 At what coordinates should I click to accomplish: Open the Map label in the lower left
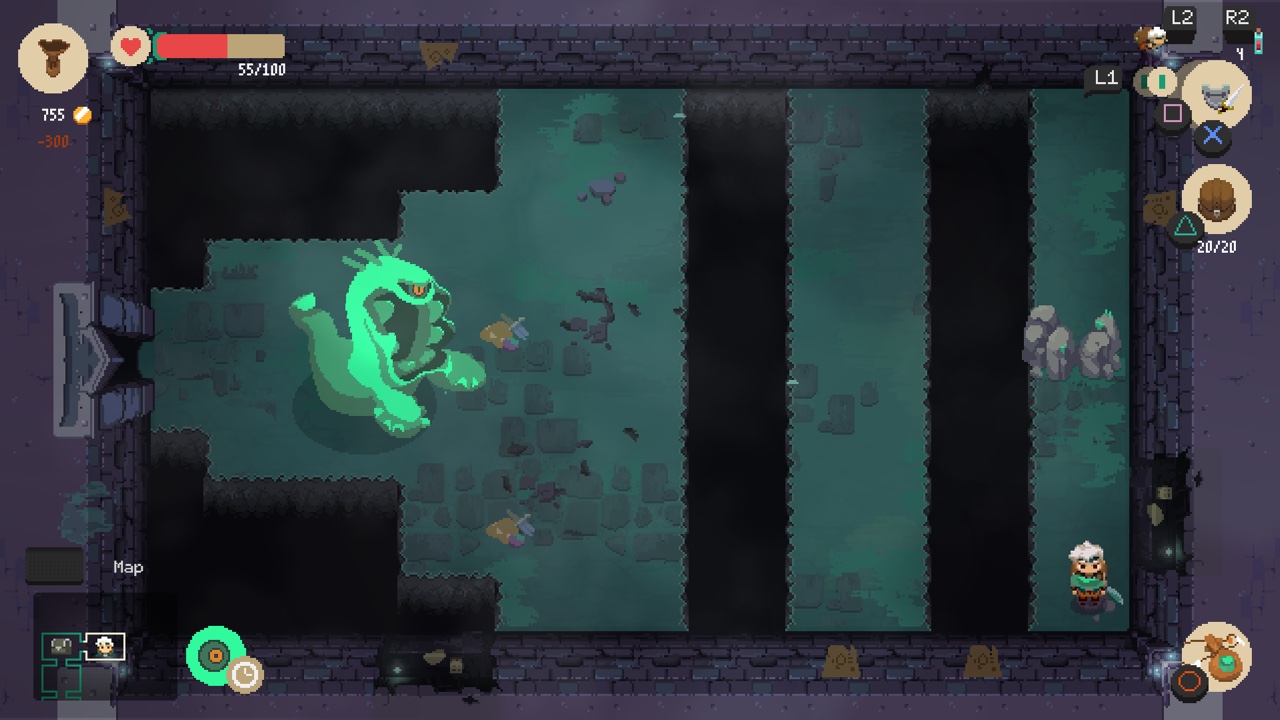(128, 567)
